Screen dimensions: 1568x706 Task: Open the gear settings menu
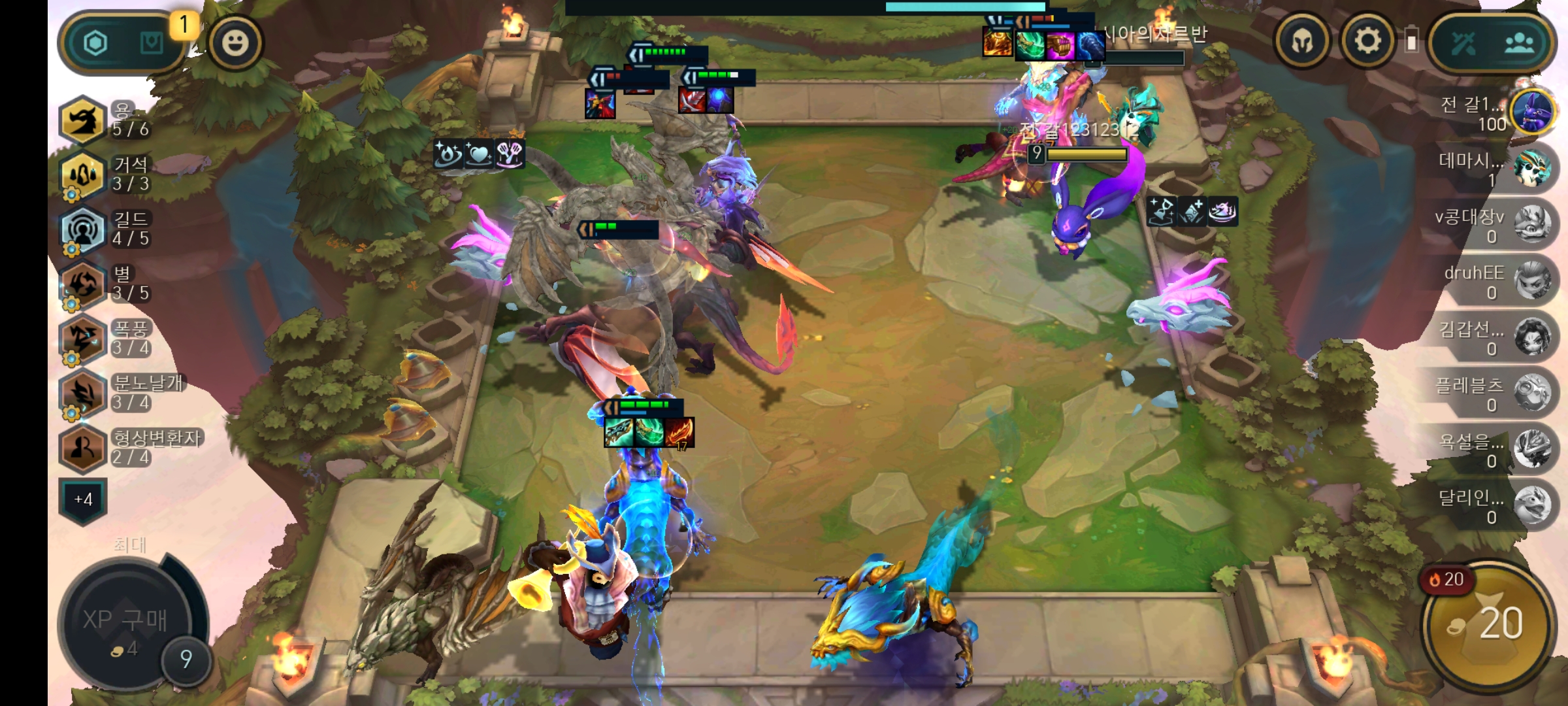pos(1367,42)
